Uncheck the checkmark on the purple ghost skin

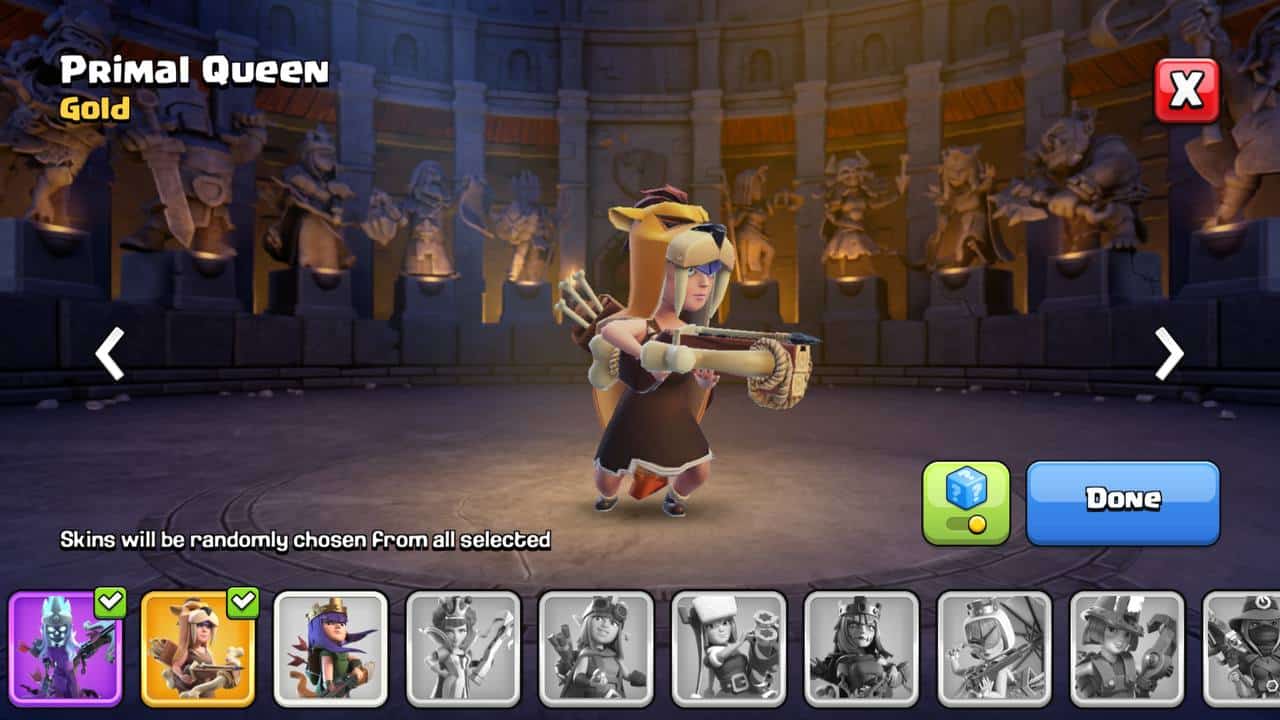pos(110,602)
